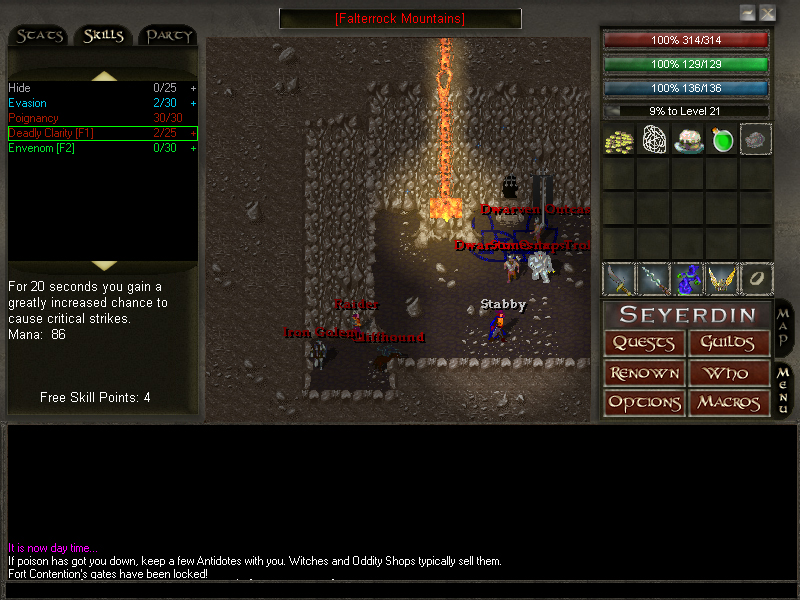Select the equipped curved dagger slot
800x600 pixels.
(619, 278)
